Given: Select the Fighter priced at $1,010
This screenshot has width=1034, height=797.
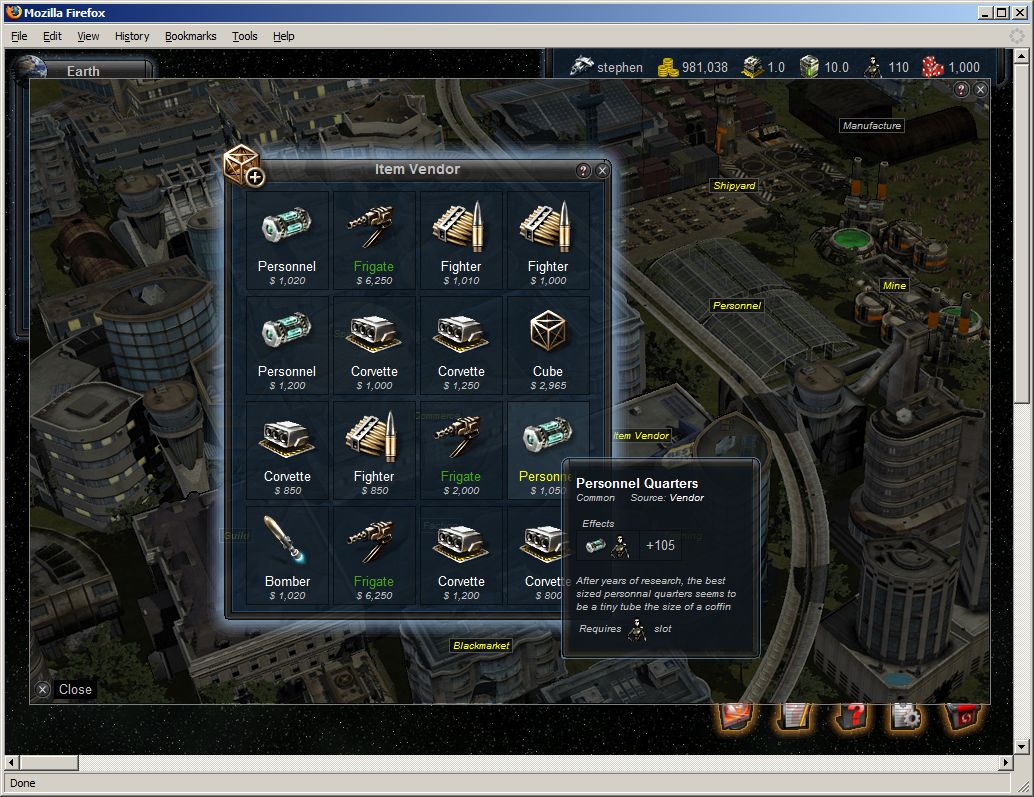Looking at the screenshot, I should (460, 241).
